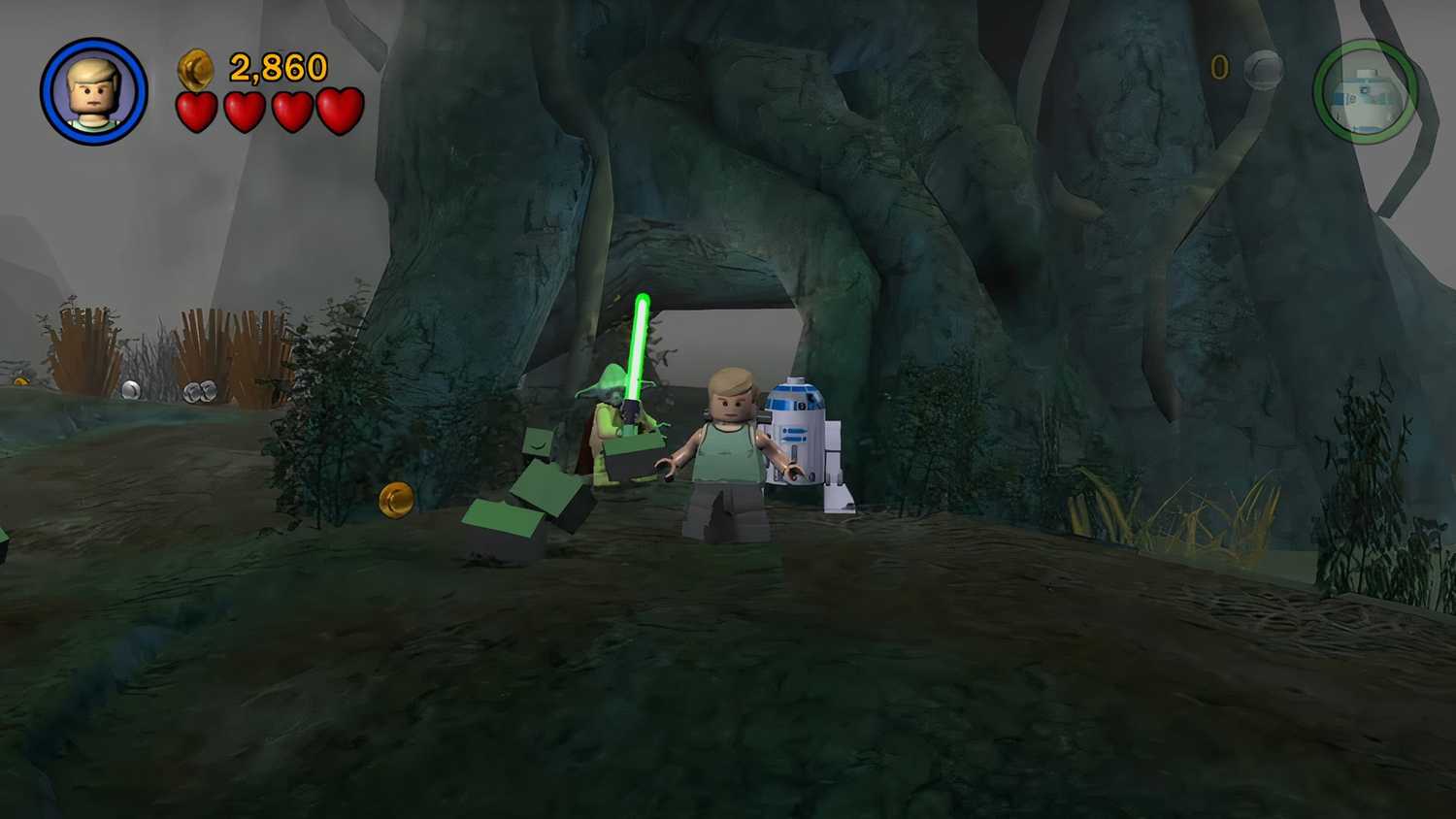Select the R2-D2 player two portrait
The image size is (1456, 819).
1366,93
